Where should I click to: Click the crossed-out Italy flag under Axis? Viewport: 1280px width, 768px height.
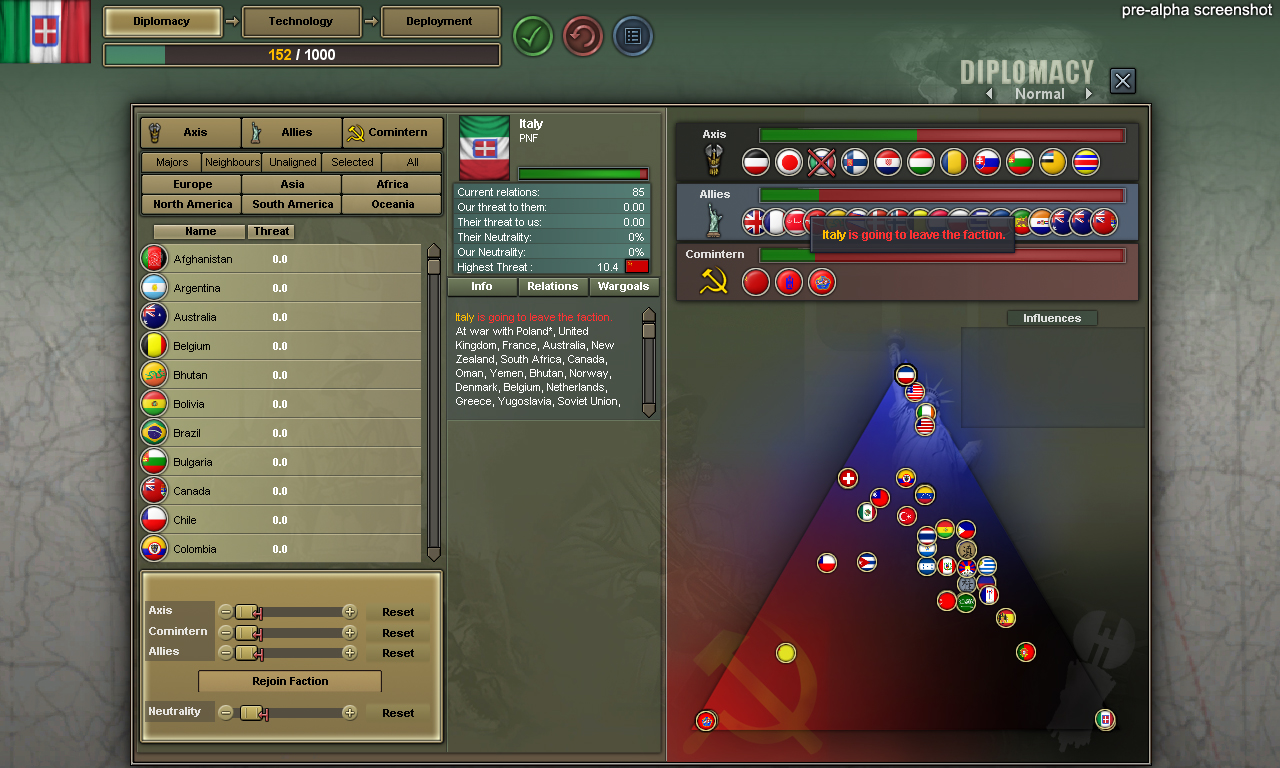click(821, 161)
